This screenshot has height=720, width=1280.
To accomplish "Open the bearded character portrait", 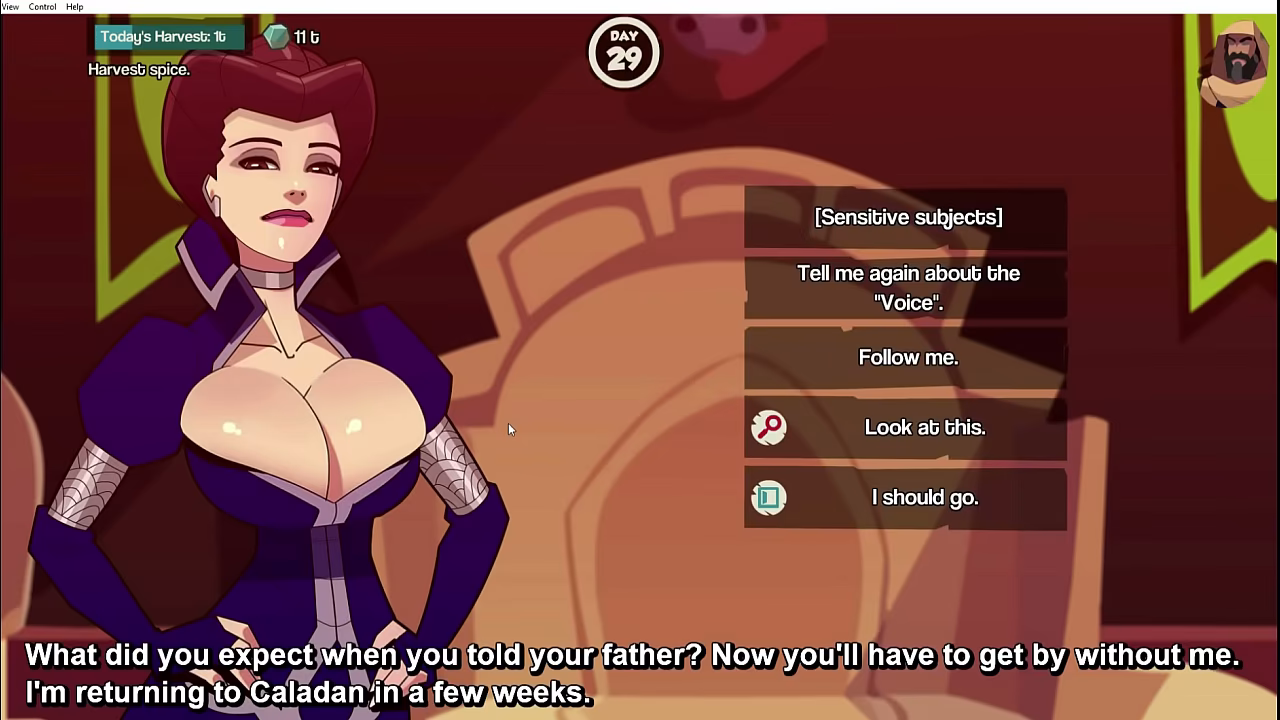I will pos(1239,64).
